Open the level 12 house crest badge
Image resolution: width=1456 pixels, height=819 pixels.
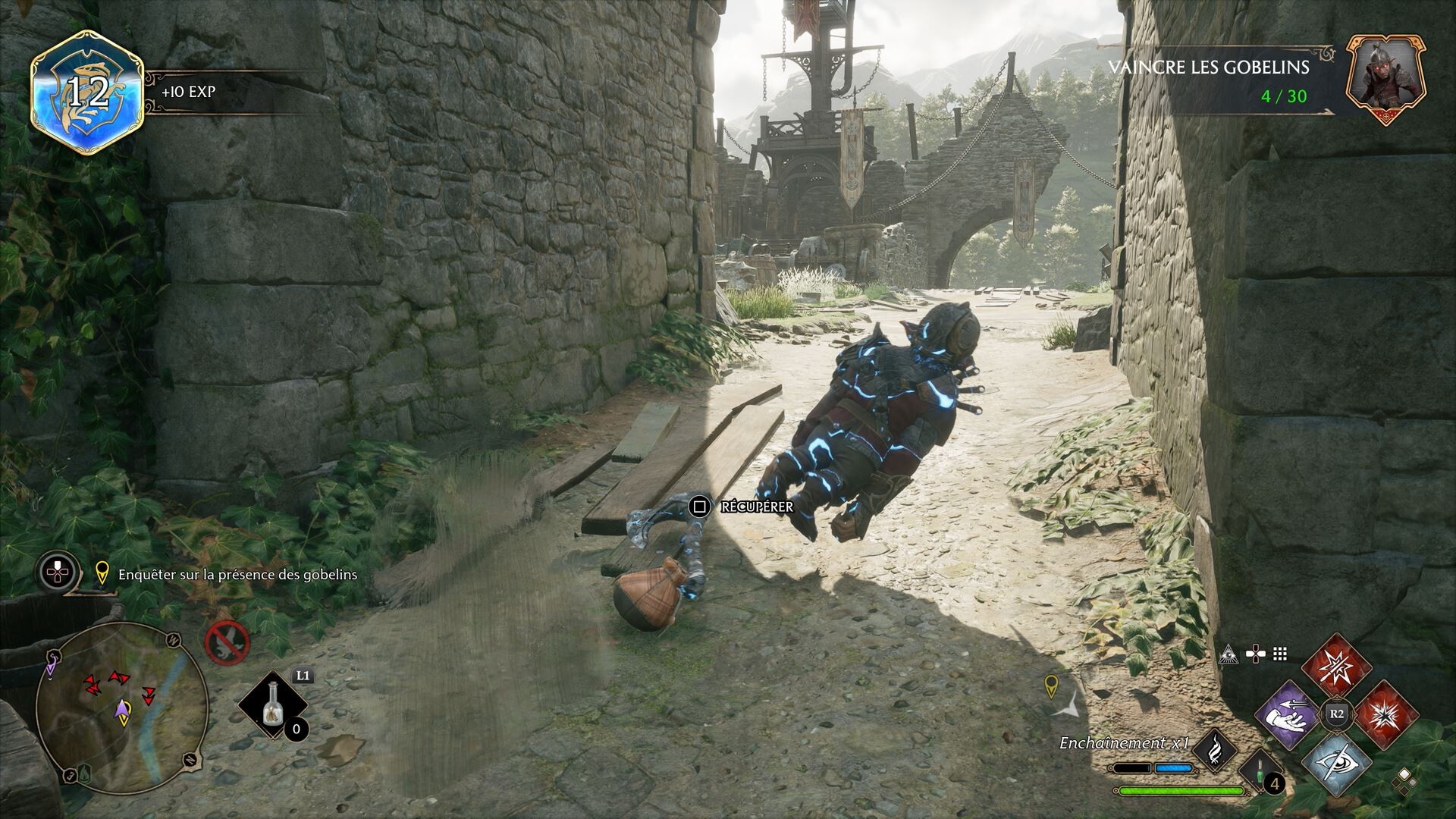pos(87,93)
